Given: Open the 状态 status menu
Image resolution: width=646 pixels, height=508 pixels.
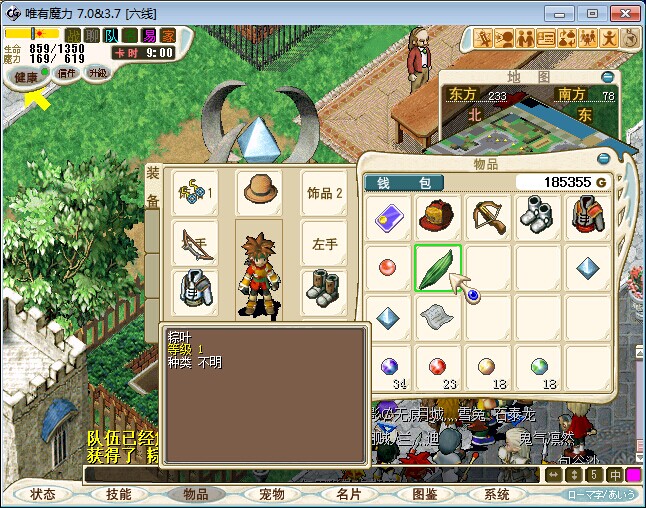Looking at the screenshot, I should tap(42, 494).
